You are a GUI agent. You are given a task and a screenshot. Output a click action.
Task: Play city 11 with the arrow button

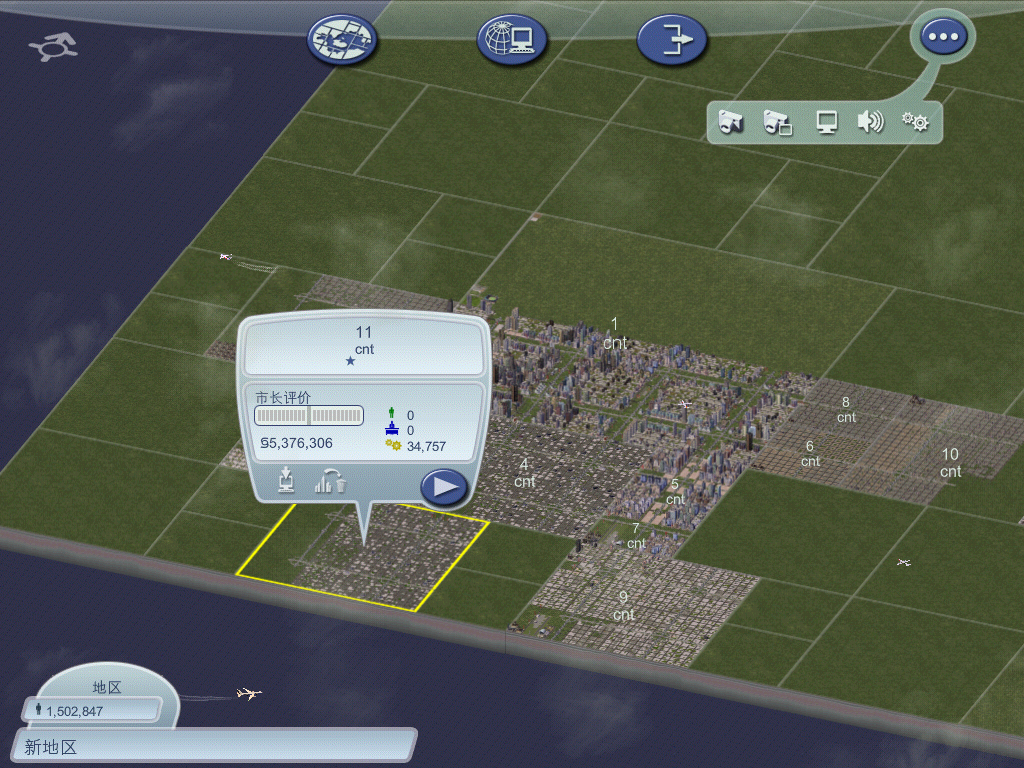tap(444, 487)
